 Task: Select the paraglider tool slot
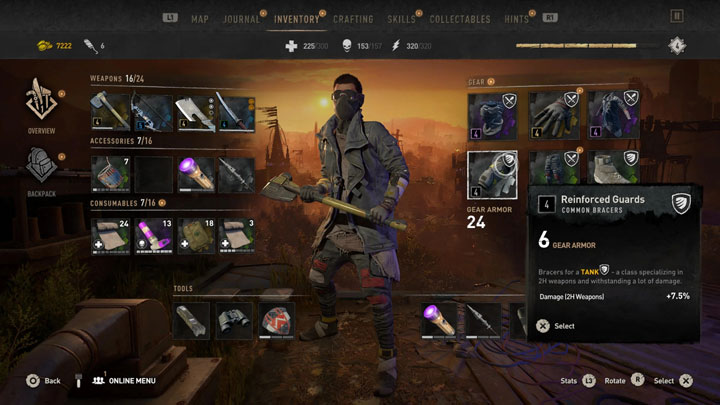click(278, 320)
